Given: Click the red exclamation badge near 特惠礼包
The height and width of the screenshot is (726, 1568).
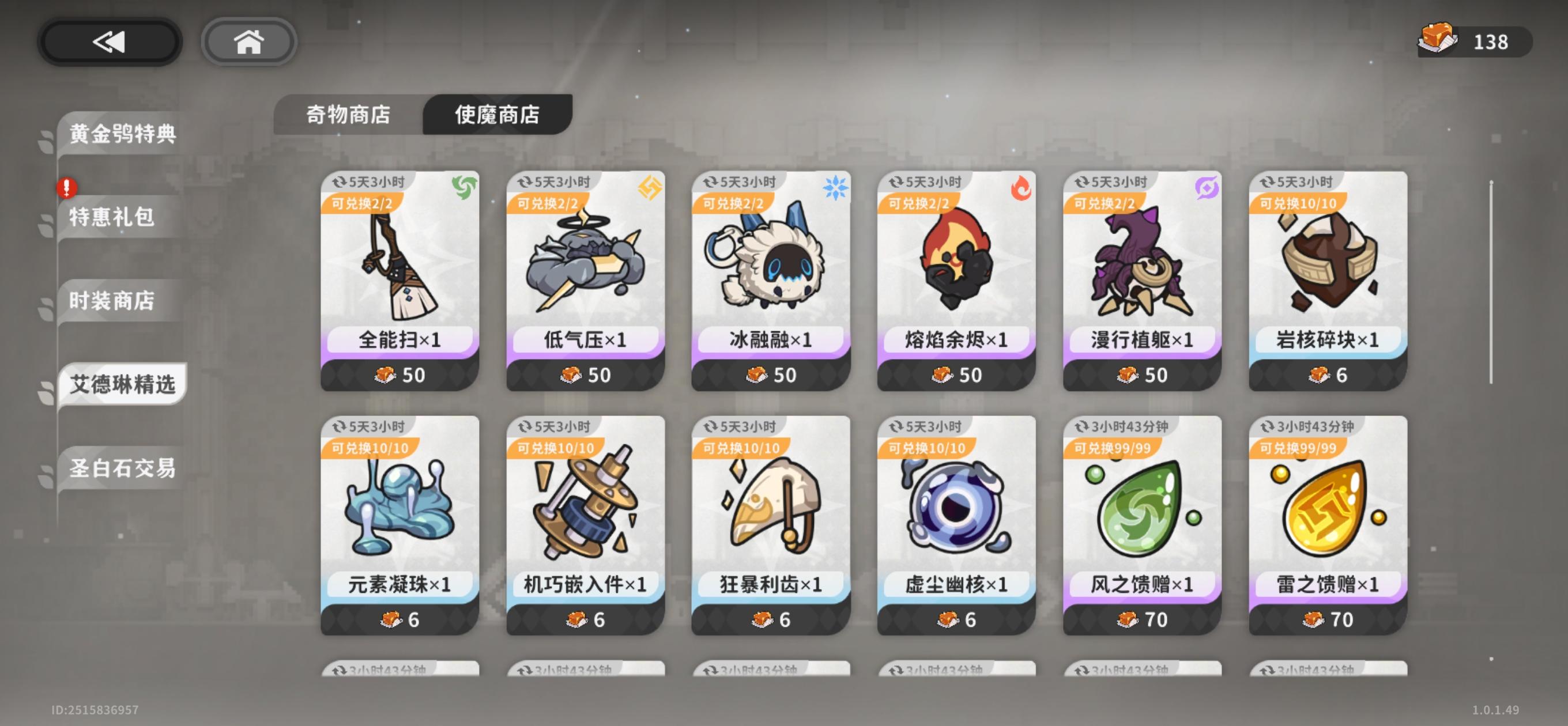Looking at the screenshot, I should click(x=67, y=188).
